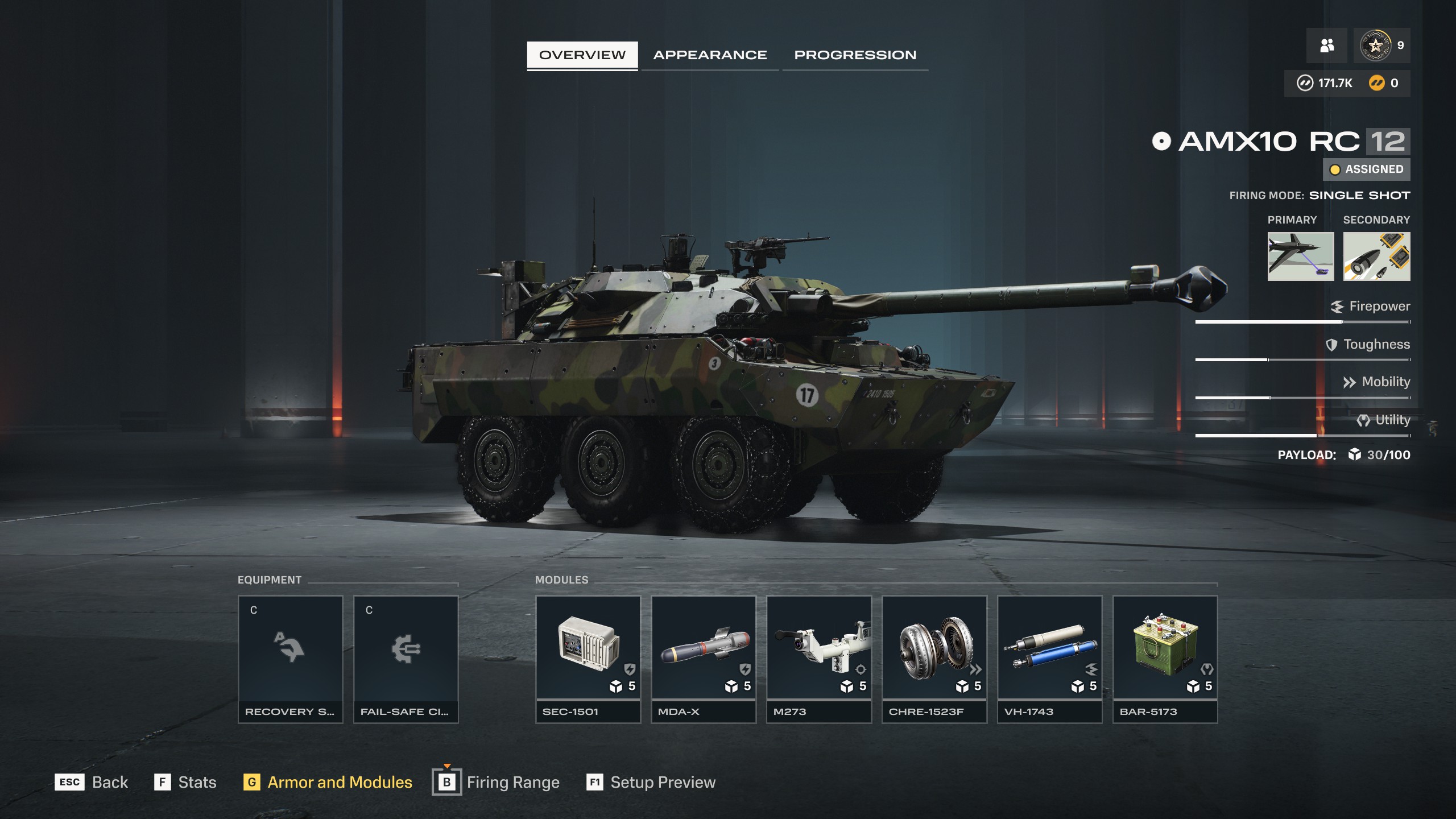Pick the VH-1743 module slot
The height and width of the screenshot is (819, 1456).
pyautogui.click(x=1050, y=659)
